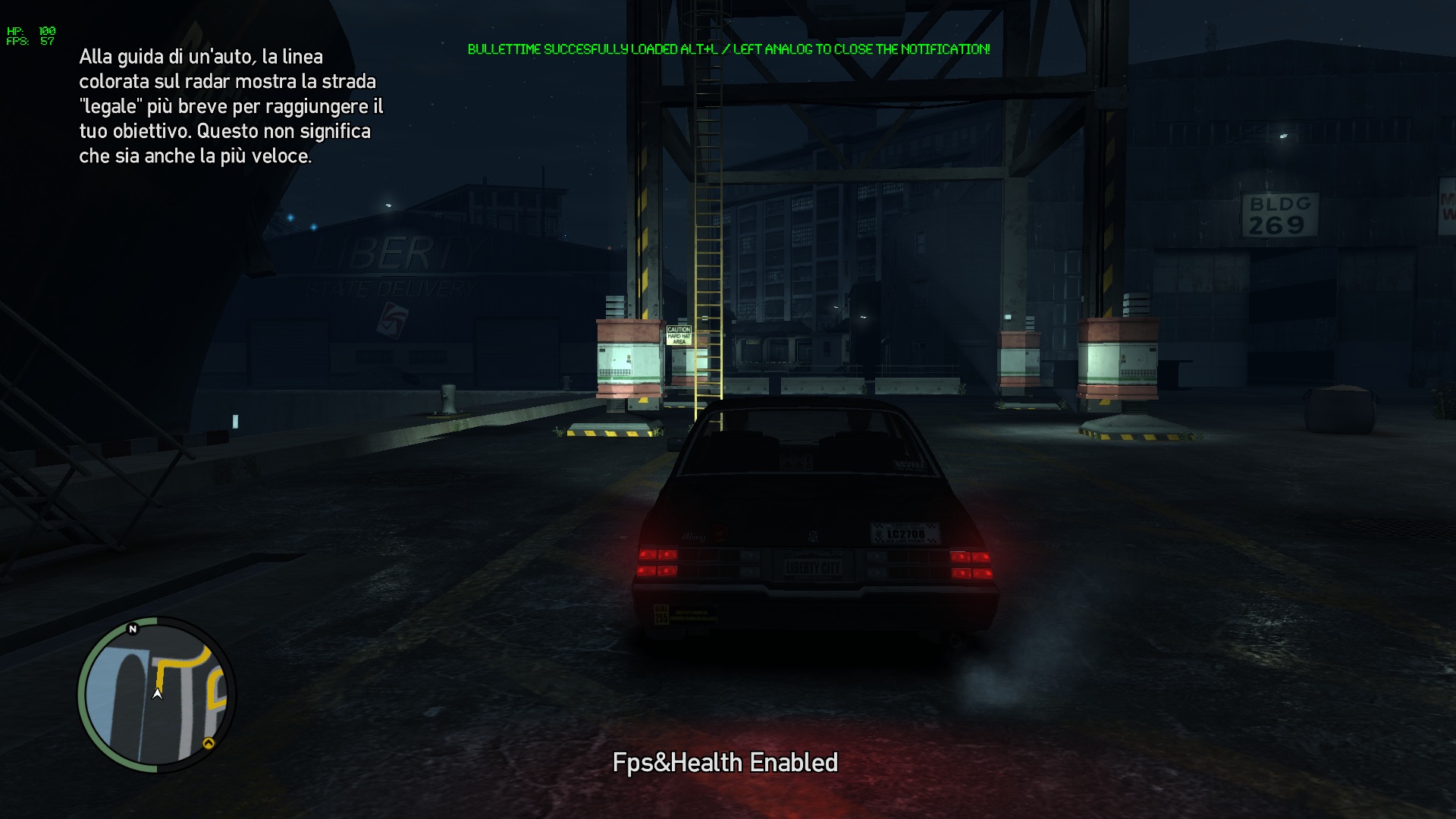Screen dimensions: 1456x819
Task: Click the north 'N' compass marker
Action: click(133, 629)
